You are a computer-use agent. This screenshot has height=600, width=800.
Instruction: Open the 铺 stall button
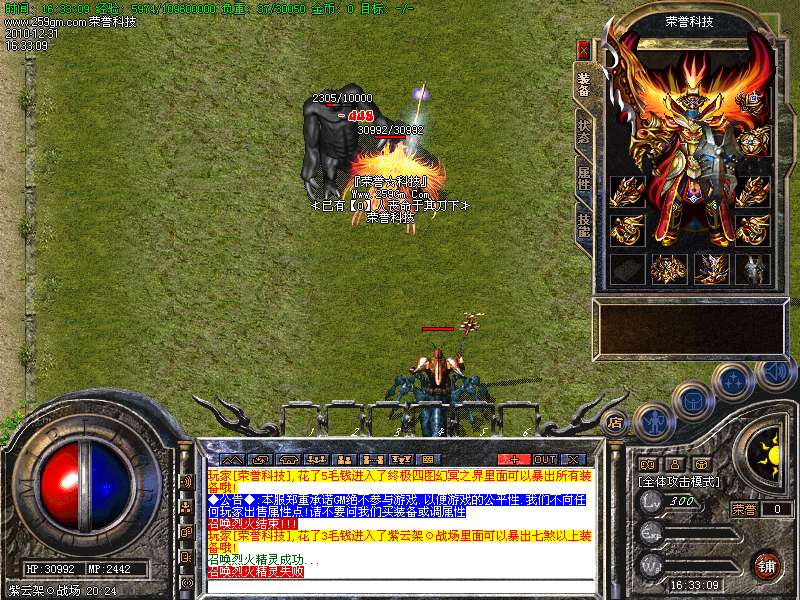(767, 564)
